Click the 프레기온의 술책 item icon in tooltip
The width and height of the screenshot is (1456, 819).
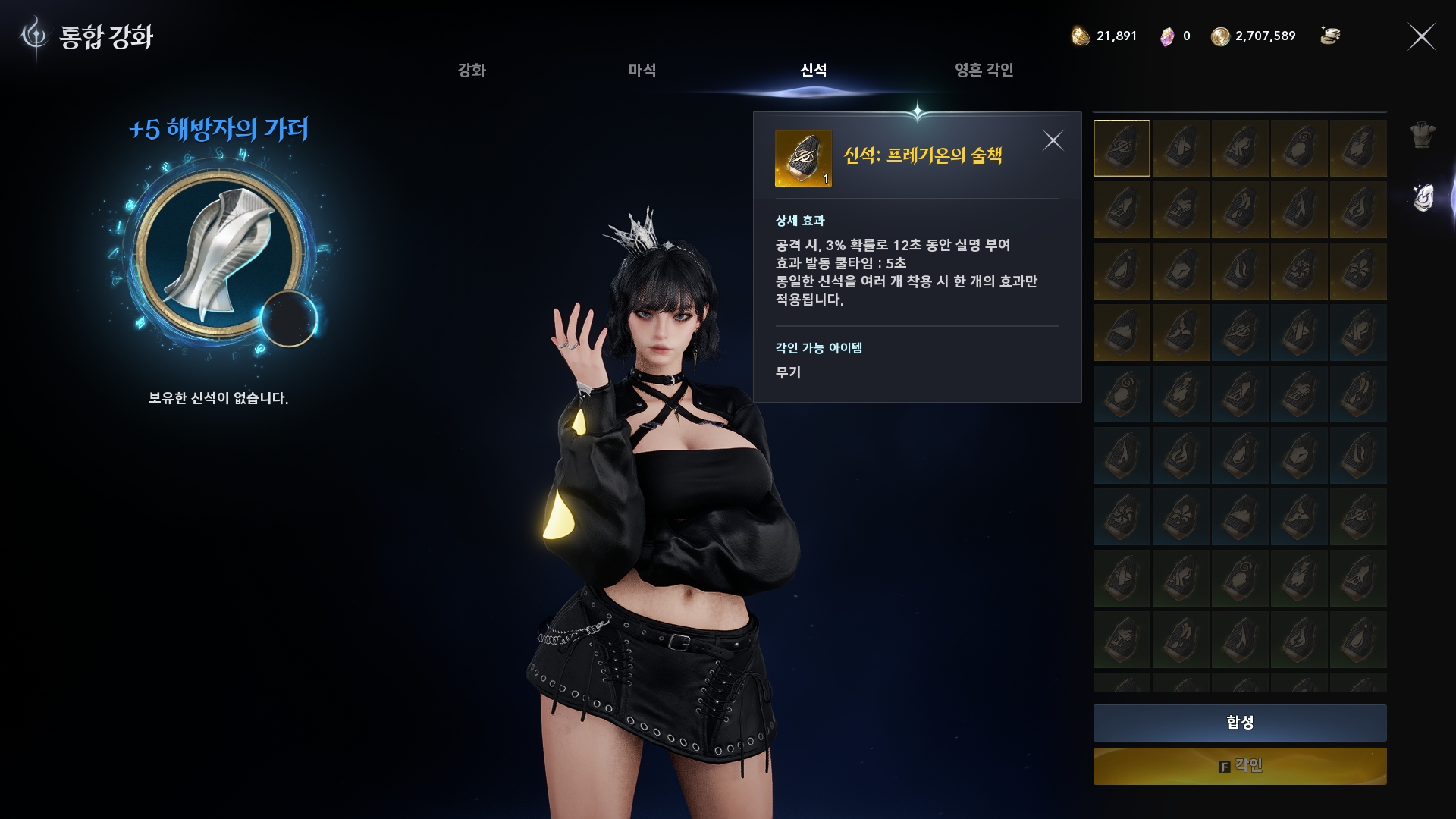click(x=804, y=157)
